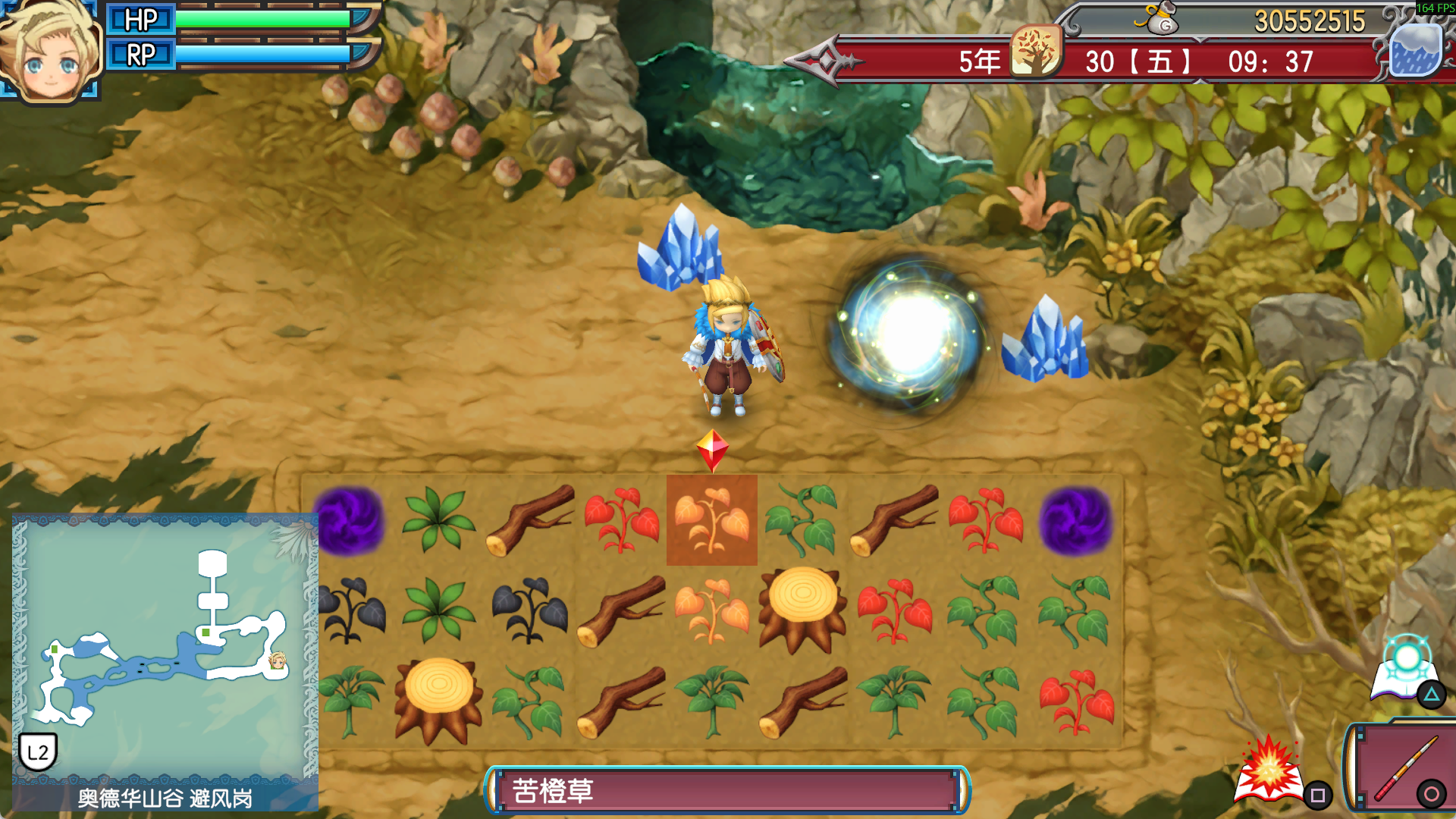Click the autumn tree season icon
The image size is (1456, 819).
coord(1036,52)
